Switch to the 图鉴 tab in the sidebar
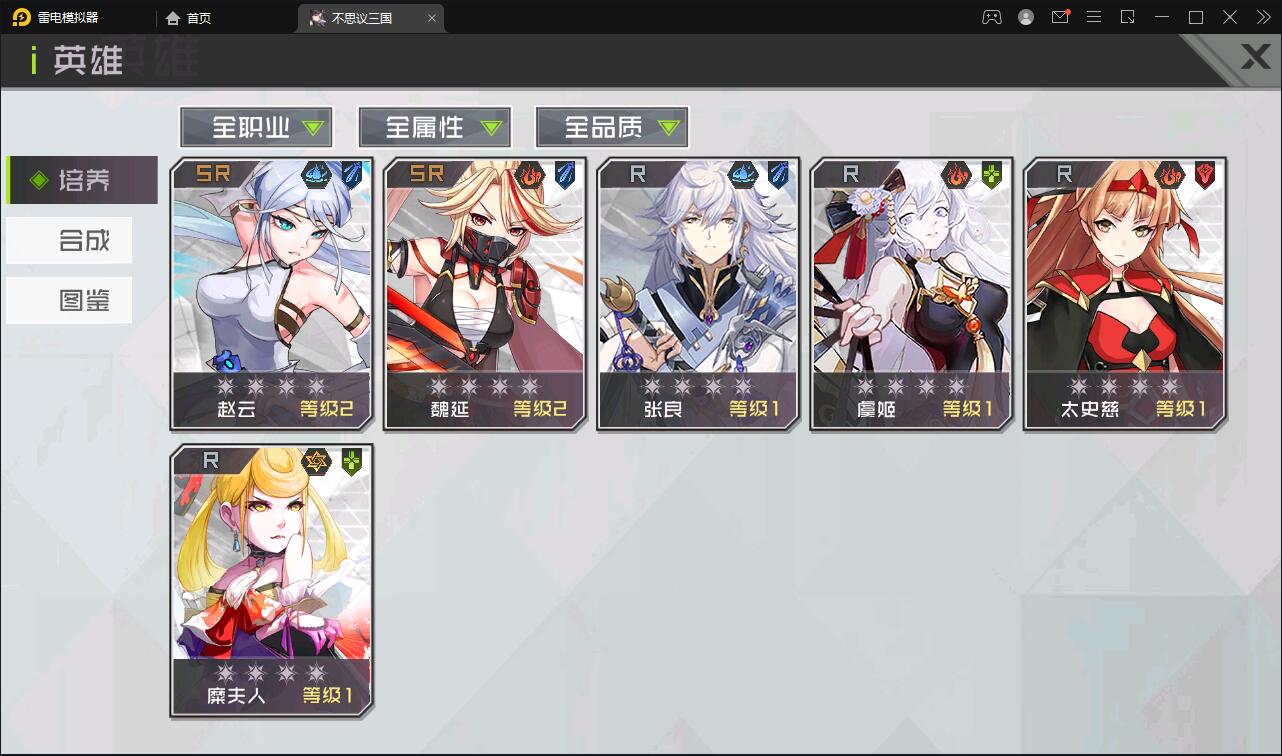 (69, 299)
